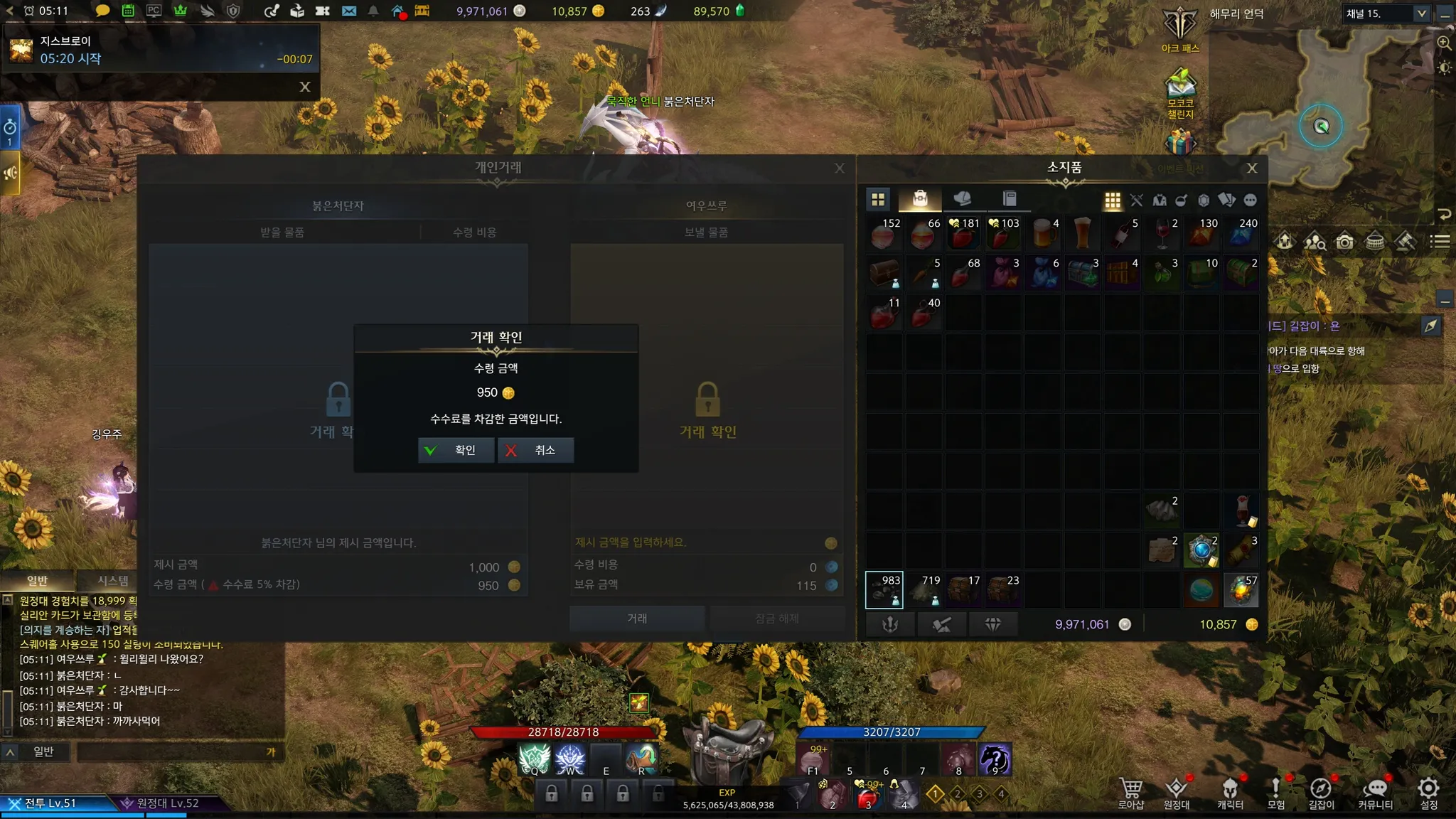Close the 개인거래 trade window

840,168
